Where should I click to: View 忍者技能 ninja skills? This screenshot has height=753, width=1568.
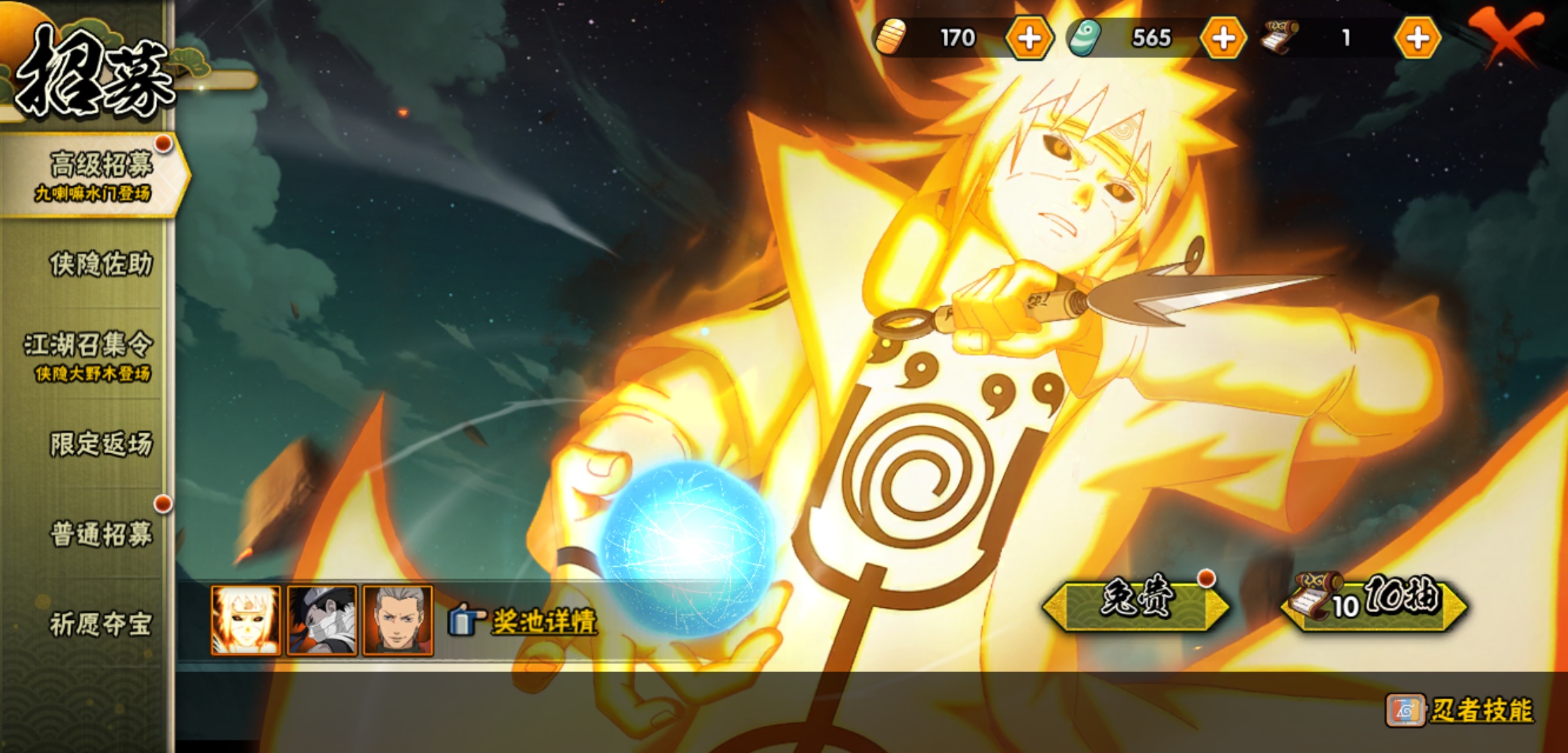click(1461, 710)
